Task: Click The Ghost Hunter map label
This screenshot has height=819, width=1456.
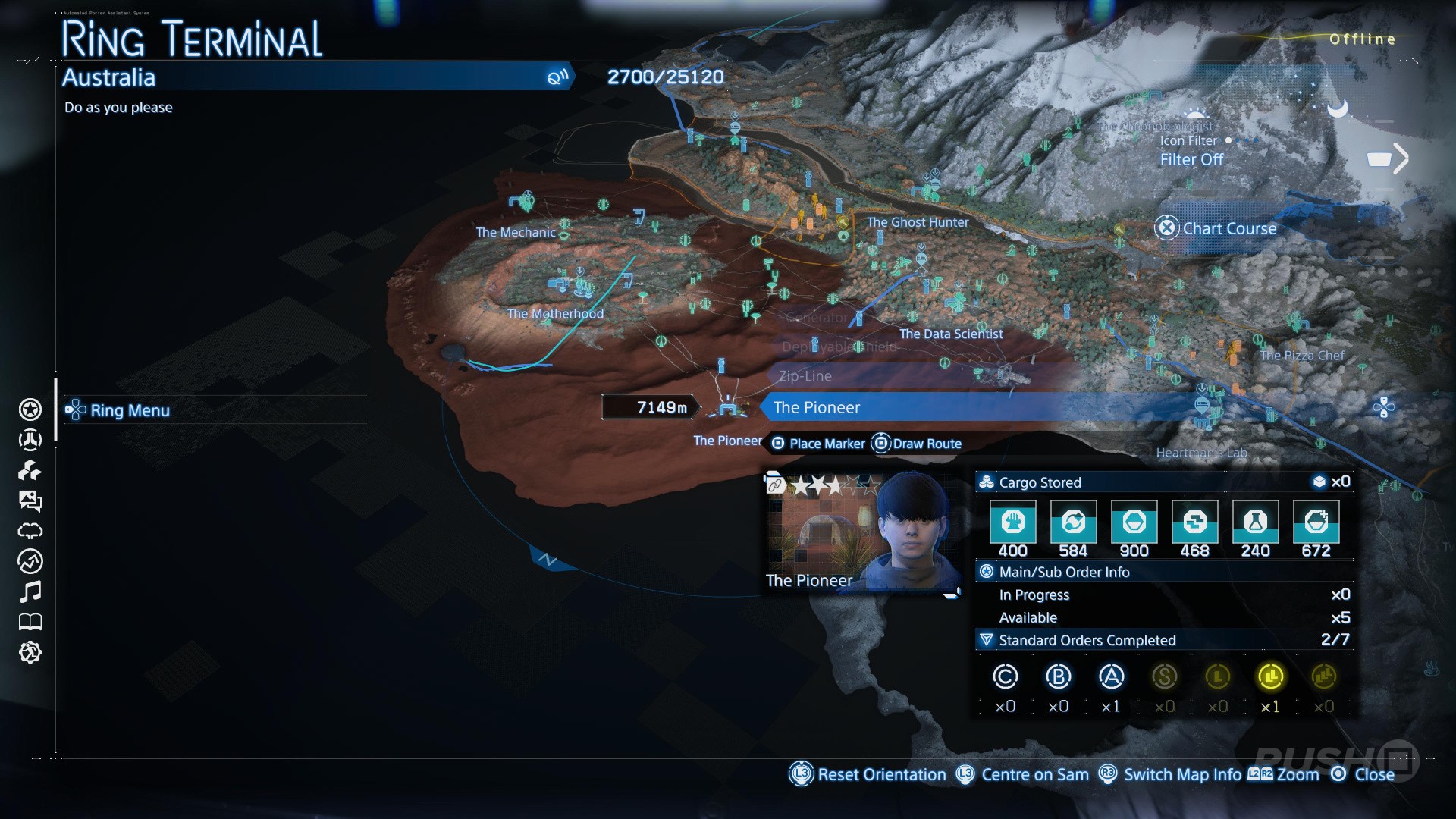Action: pyautogui.click(x=918, y=222)
